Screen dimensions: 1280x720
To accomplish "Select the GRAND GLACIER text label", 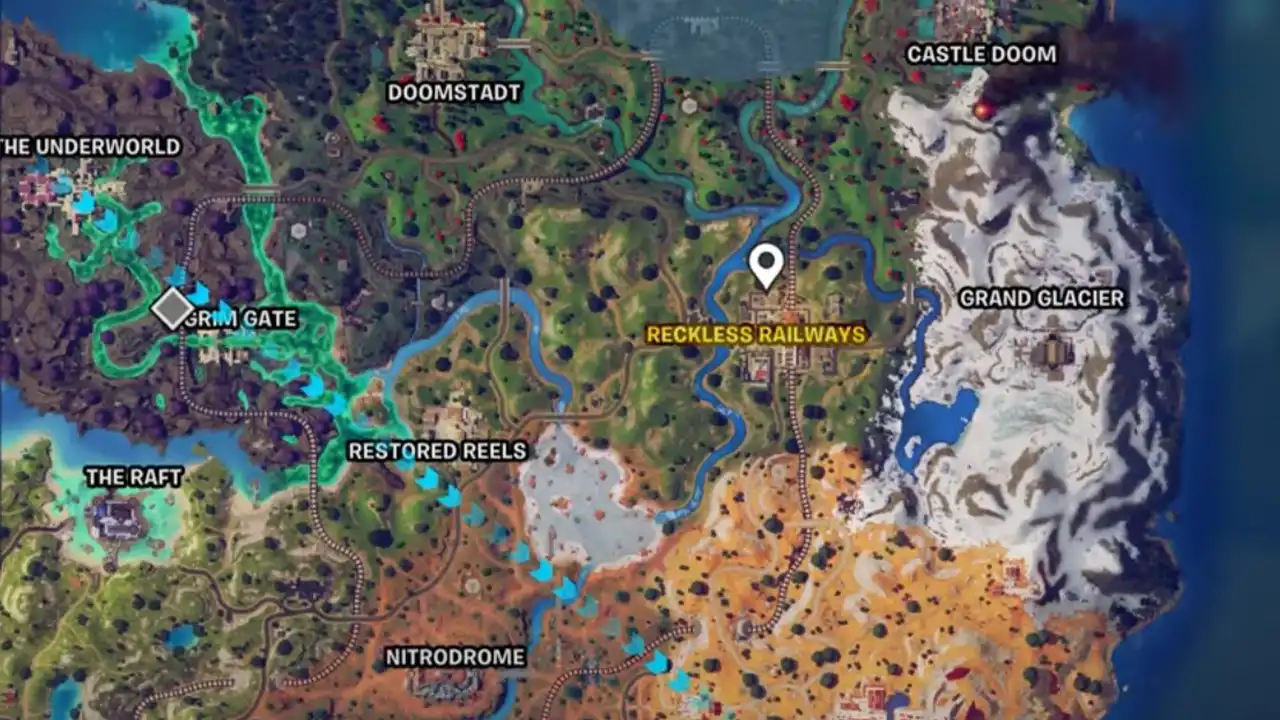I will pos(1042,297).
